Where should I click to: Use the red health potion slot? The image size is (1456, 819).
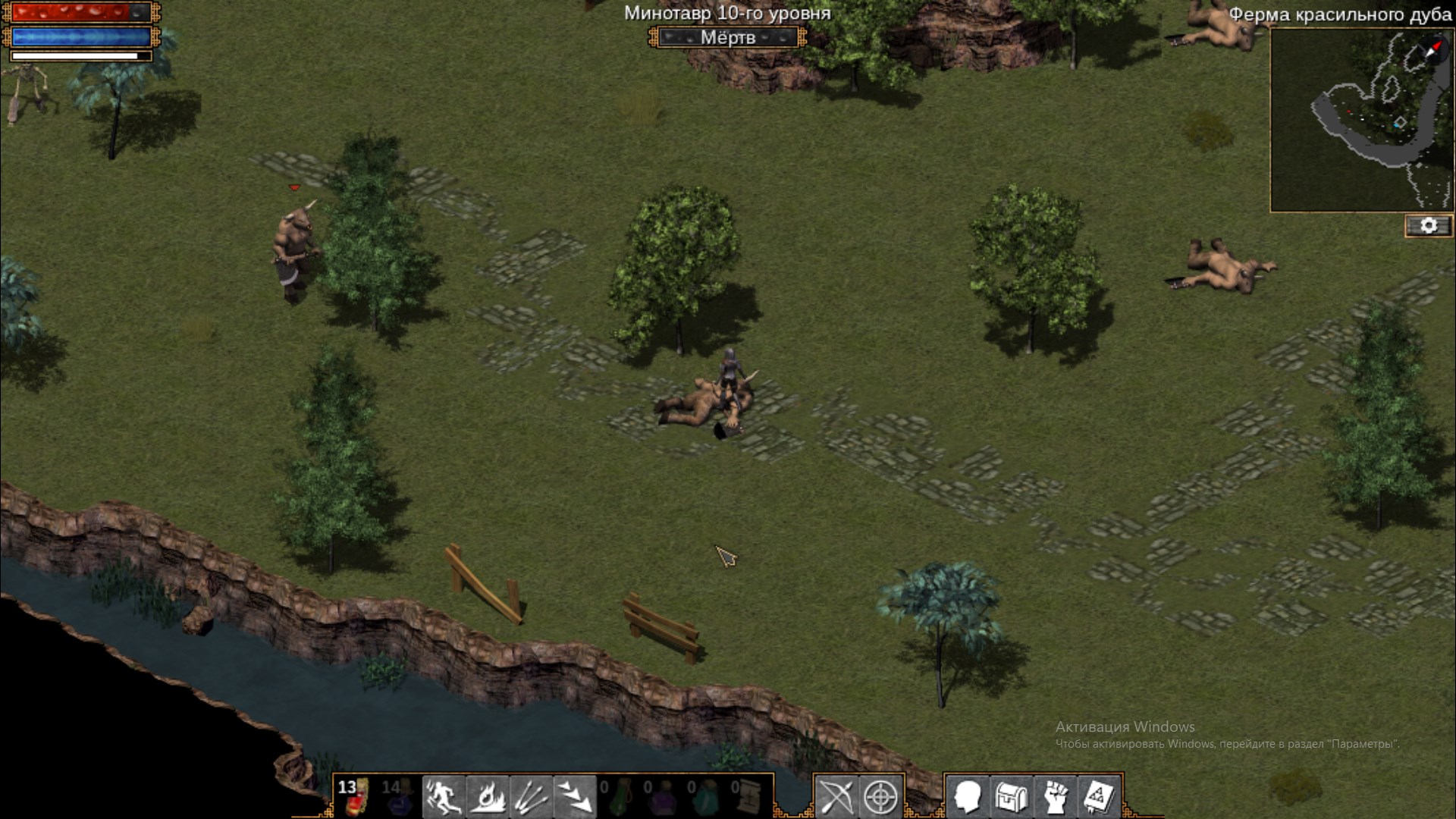tap(354, 796)
